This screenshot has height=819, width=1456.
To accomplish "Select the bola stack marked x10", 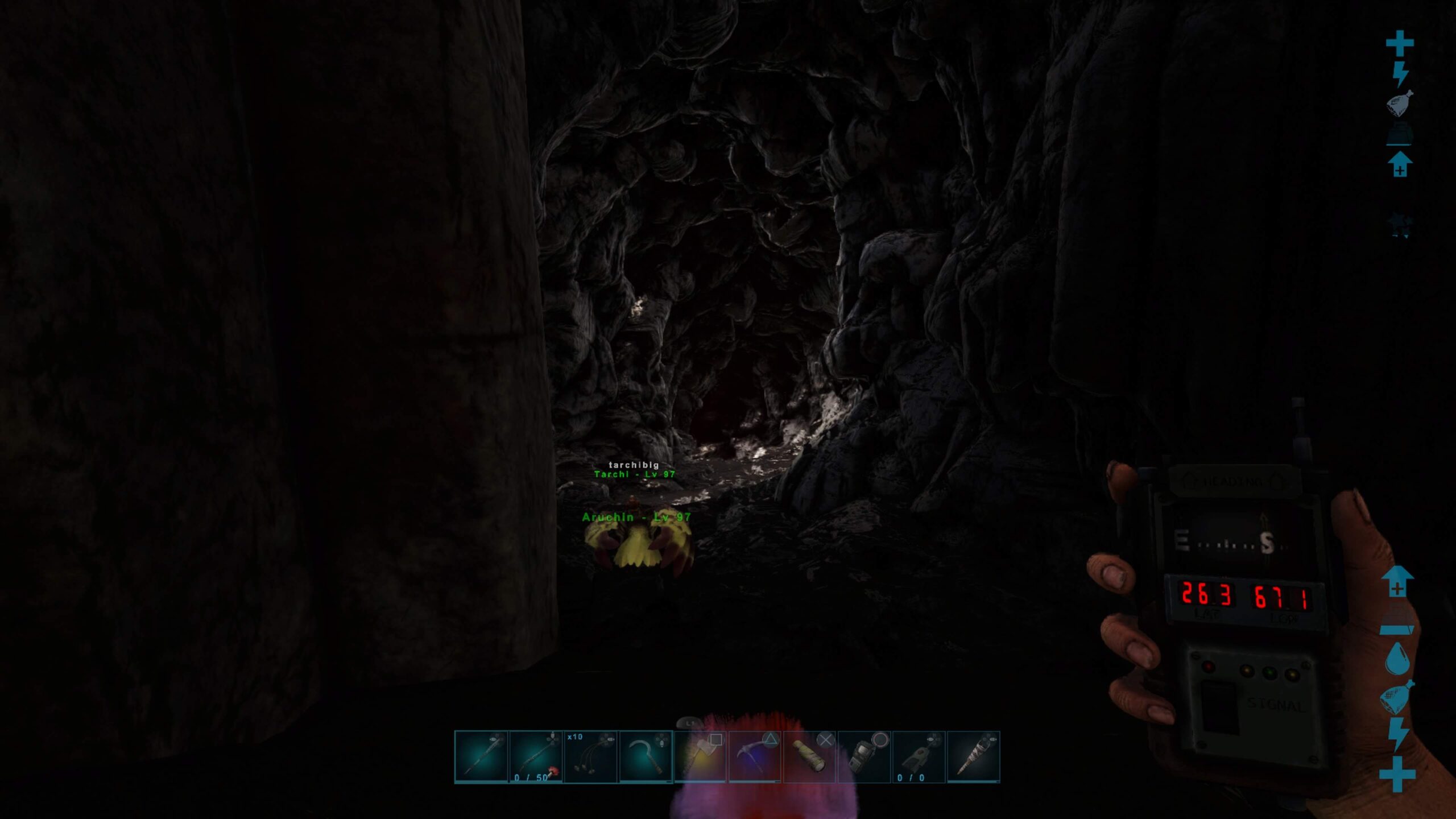I will click(x=590, y=757).
